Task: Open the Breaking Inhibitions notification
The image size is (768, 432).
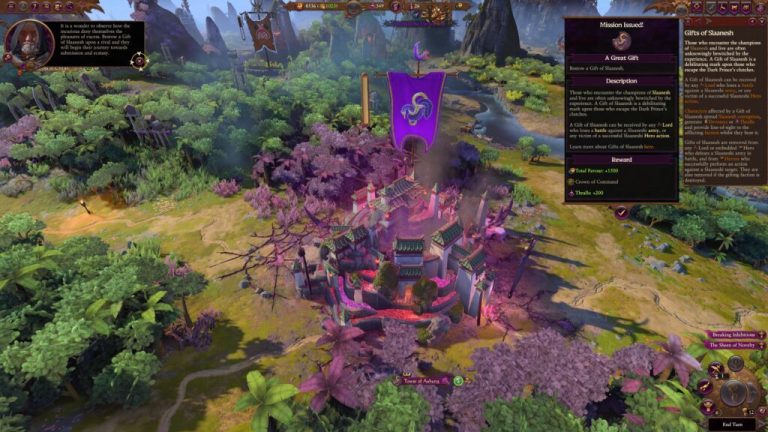Action: coord(733,334)
